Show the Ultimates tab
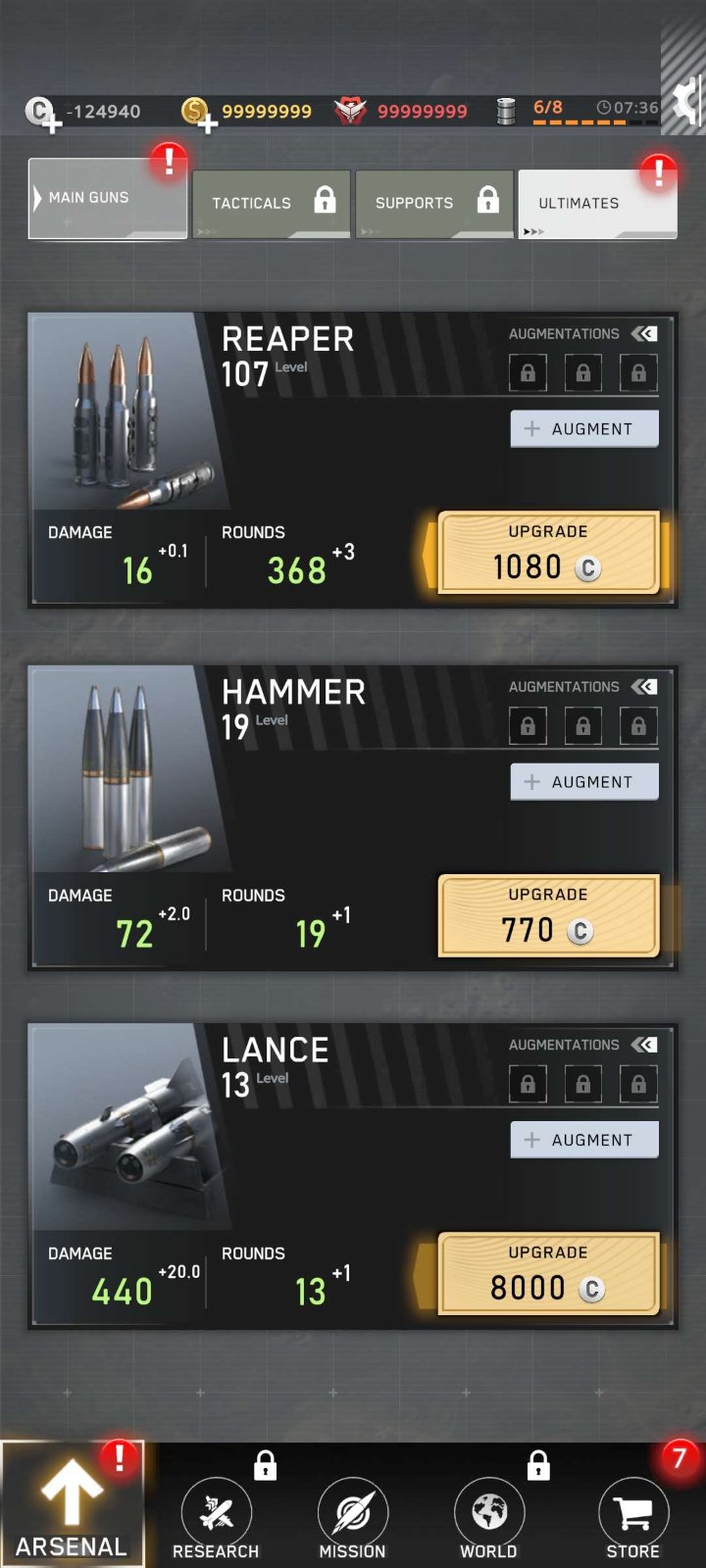 pyautogui.click(x=597, y=203)
